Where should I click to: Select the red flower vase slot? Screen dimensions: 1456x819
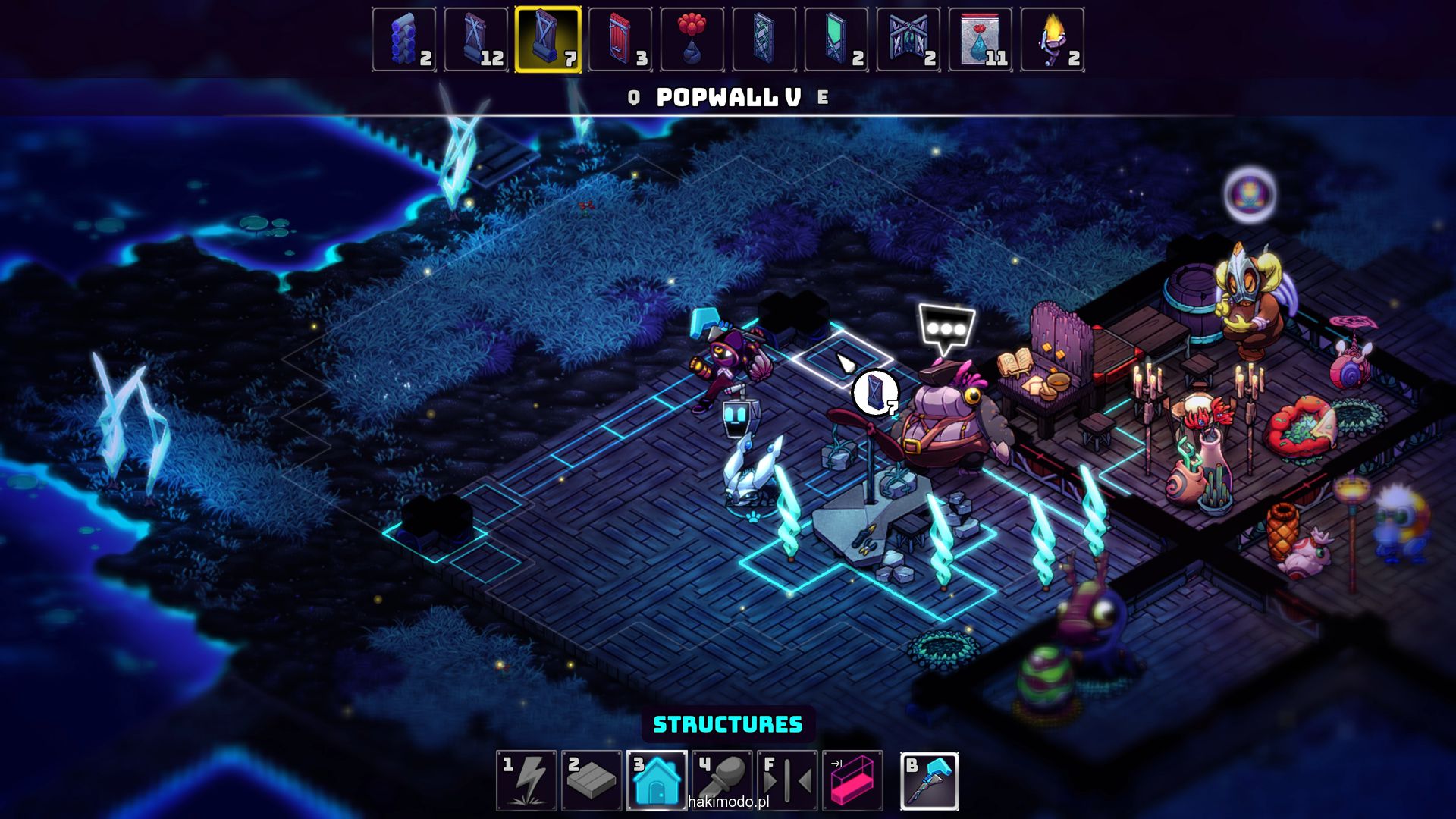click(692, 39)
